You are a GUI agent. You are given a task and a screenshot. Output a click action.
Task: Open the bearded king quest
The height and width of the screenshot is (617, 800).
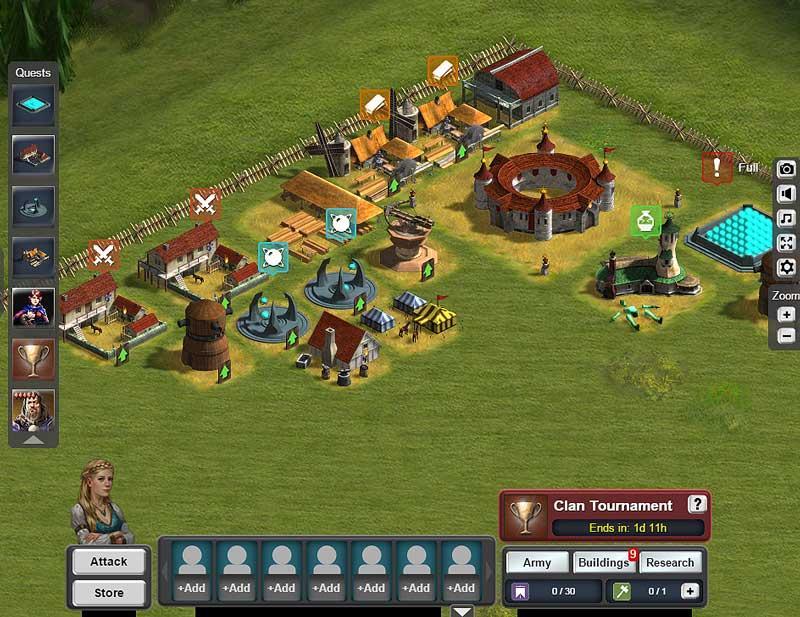33,409
